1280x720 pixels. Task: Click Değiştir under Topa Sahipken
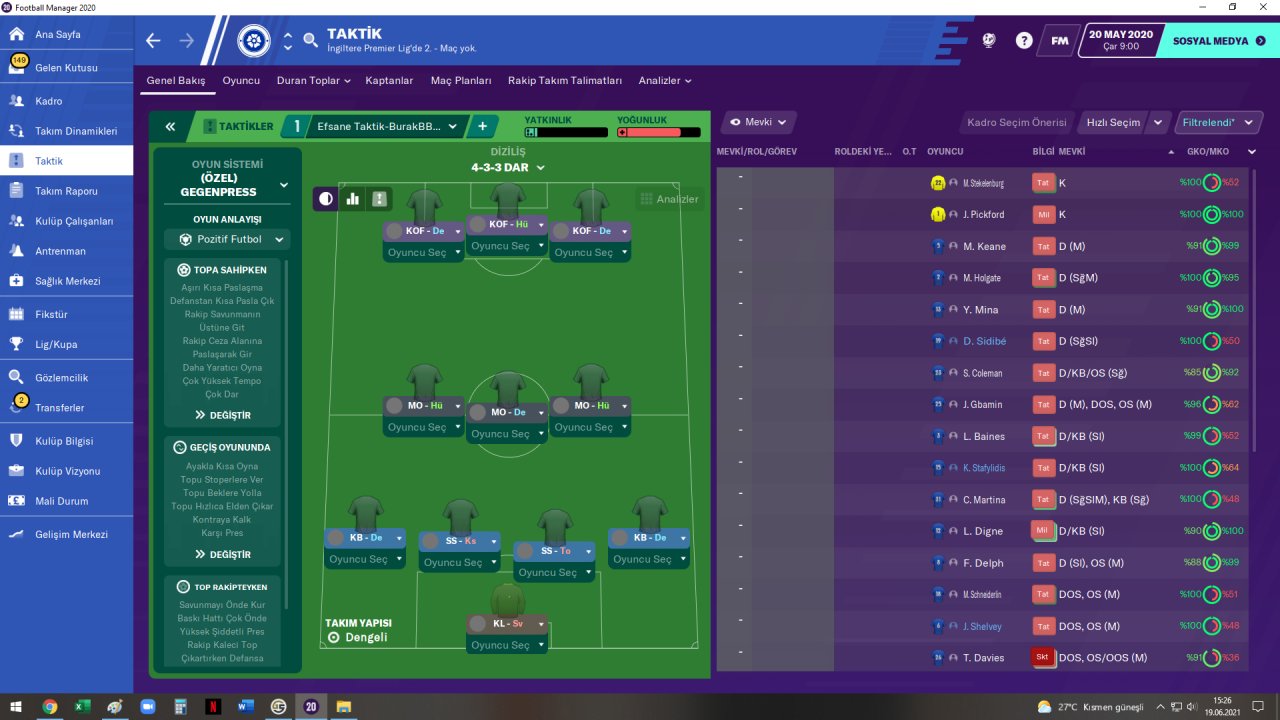tap(223, 415)
